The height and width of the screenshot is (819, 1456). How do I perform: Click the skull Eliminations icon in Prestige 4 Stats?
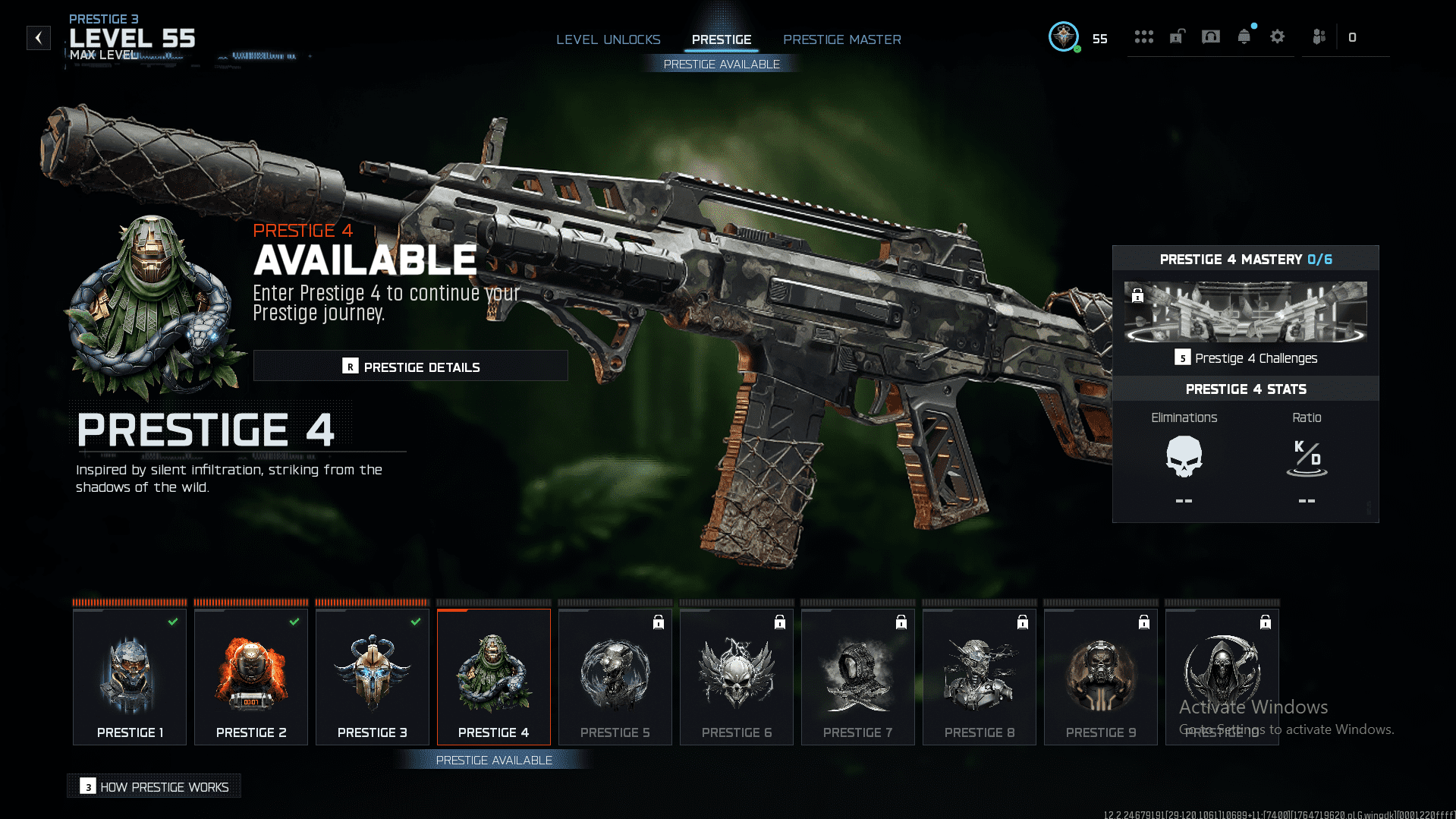[1184, 455]
